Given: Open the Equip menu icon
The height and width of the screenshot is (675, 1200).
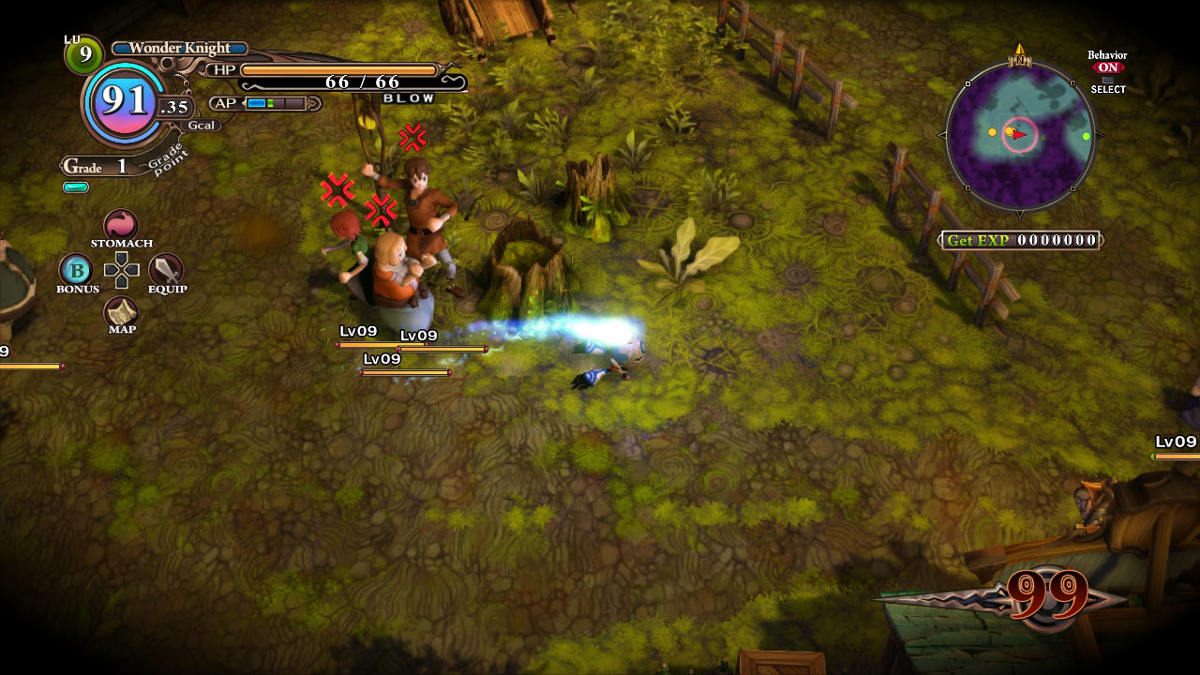Looking at the screenshot, I should tap(166, 269).
